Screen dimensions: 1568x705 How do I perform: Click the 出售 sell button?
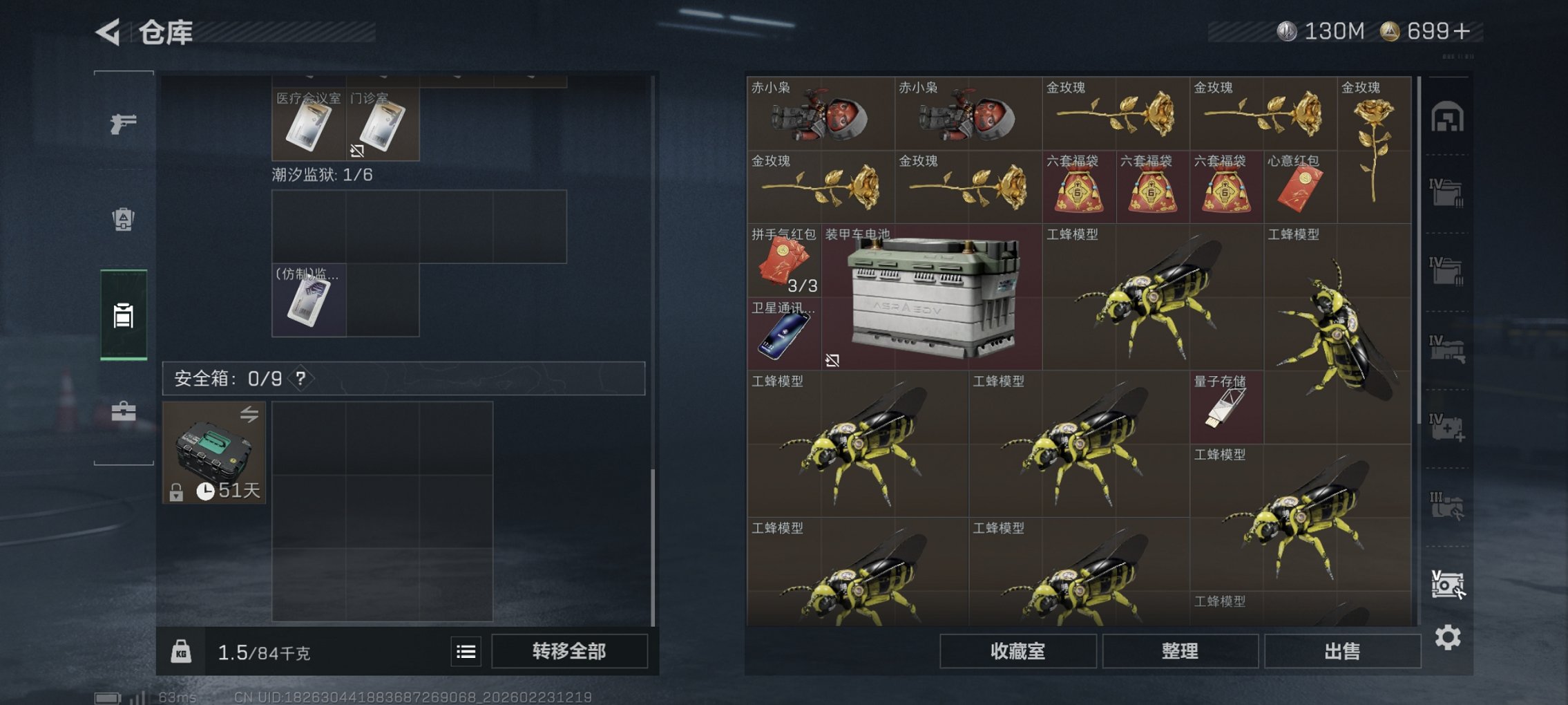(1341, 650)
